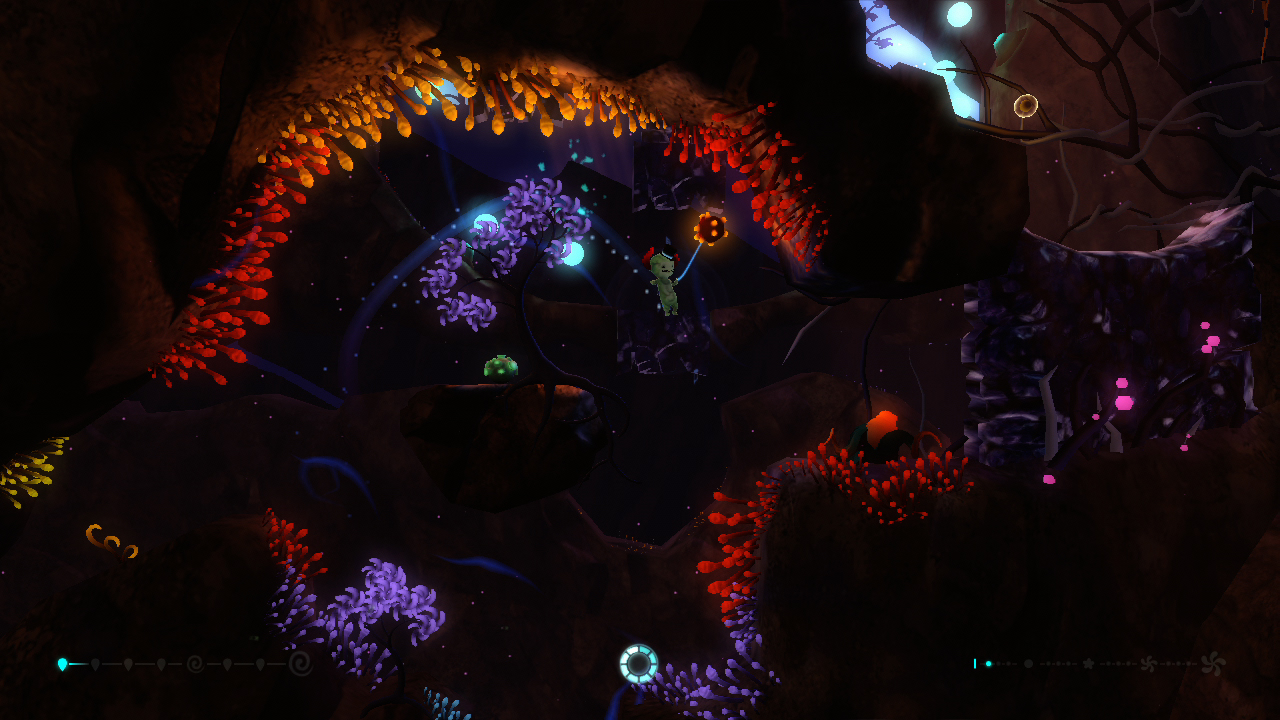Select the glowing cyan seed marker
Viewport: 1280px width, 720px height.
(x=63, y=663)
